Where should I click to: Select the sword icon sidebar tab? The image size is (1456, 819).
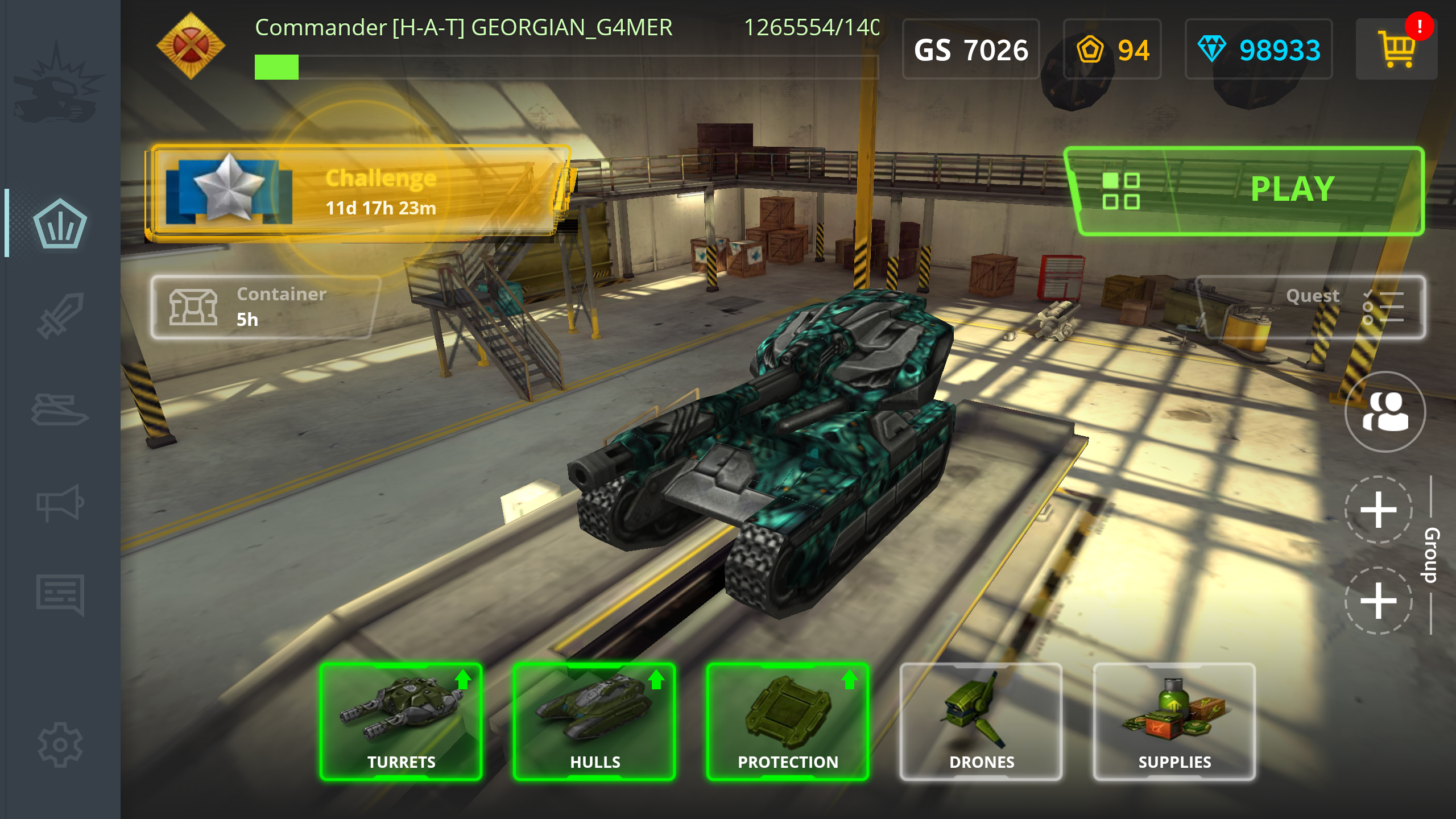[60, 316]
